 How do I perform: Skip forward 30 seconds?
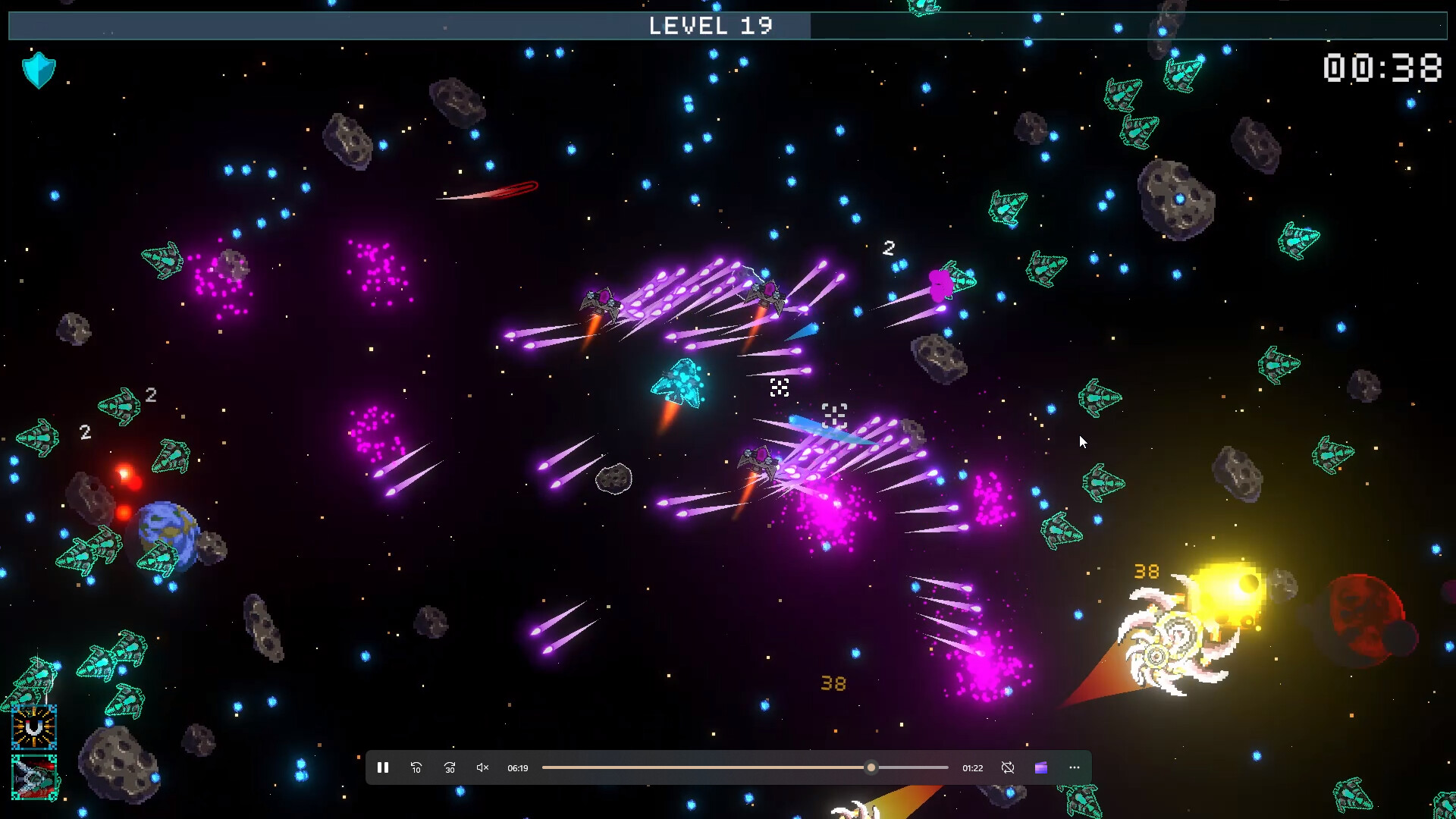click(x=449, y=767)
